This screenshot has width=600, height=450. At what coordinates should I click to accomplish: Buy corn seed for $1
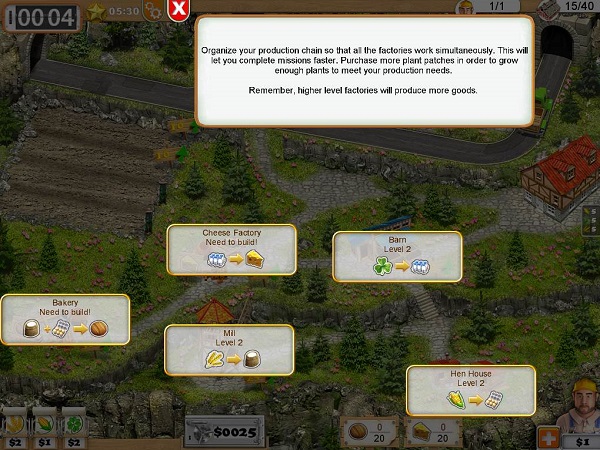[x=45, y=427]
